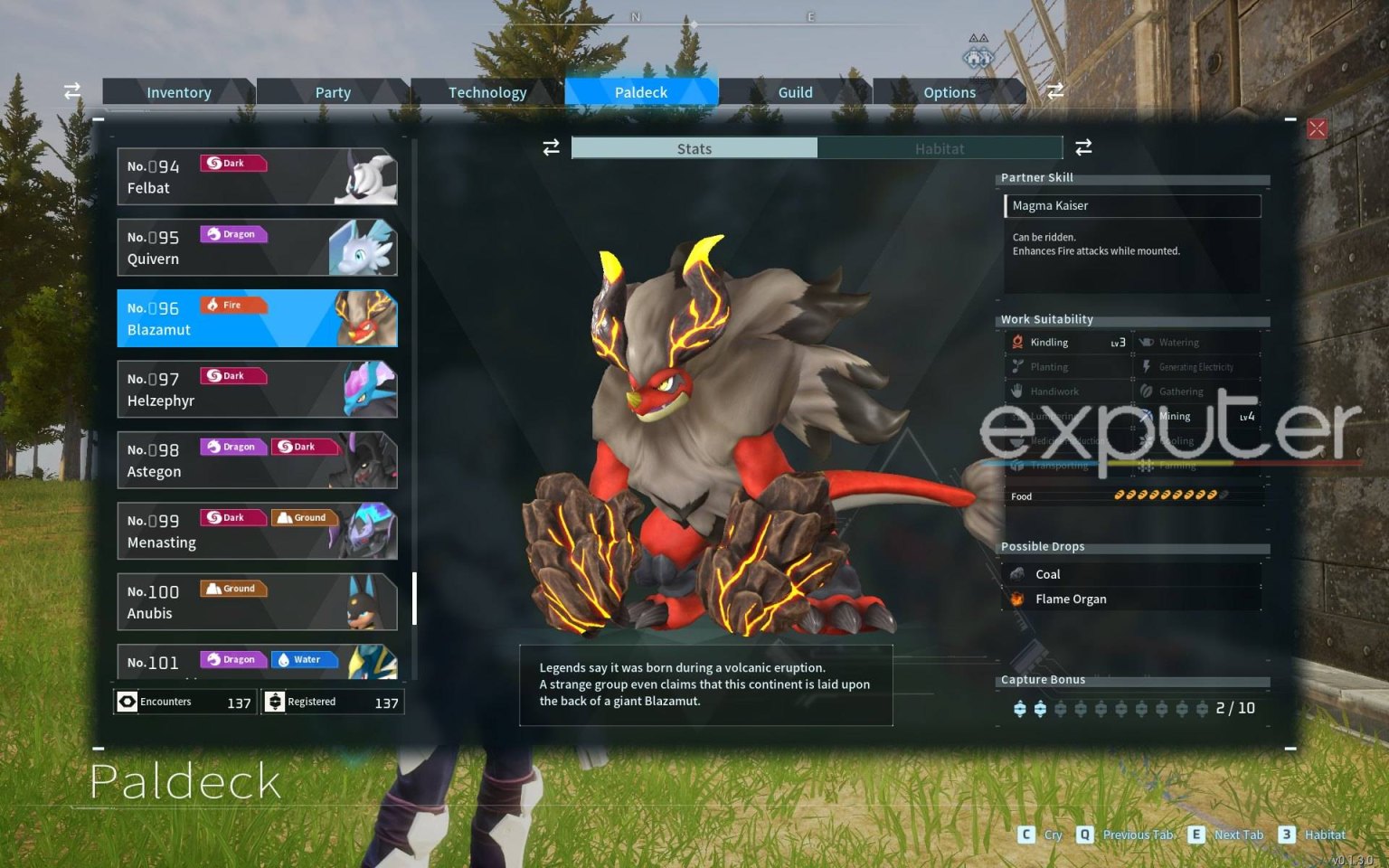Toggle the swap arrows right of the Habitat tab
This screenshot has width=1389, height=868.
1083,147
